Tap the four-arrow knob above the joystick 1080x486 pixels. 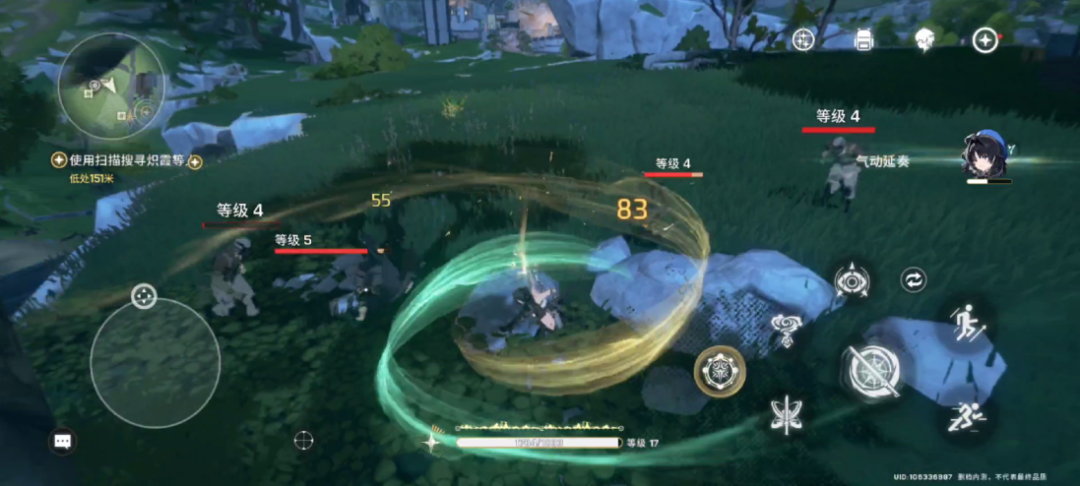click(x=144, y=296)
